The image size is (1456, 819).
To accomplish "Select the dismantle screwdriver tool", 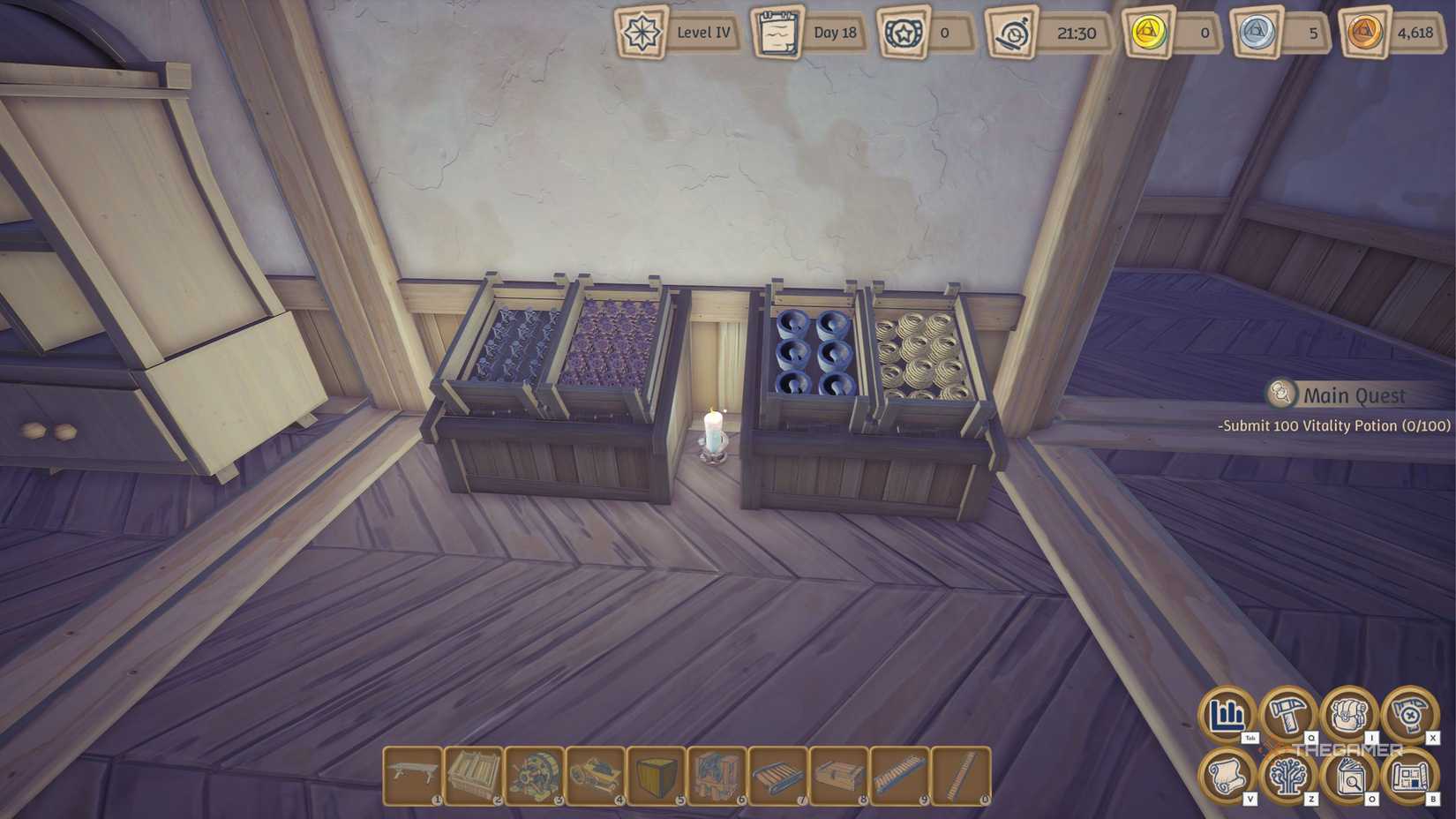I will [1409, 715].
